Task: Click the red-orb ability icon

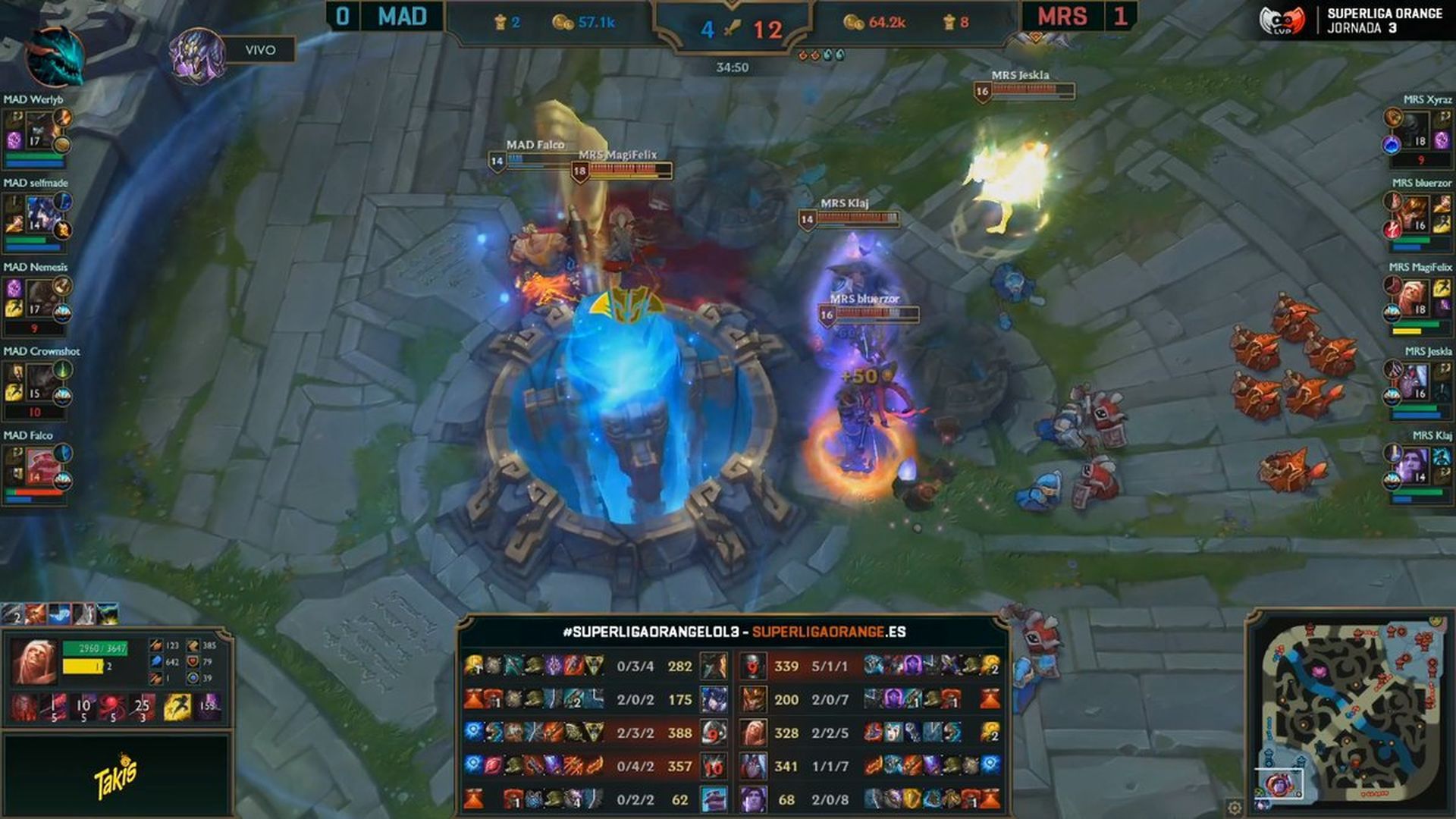Action: pyautogui.click(x=113, y=707)
